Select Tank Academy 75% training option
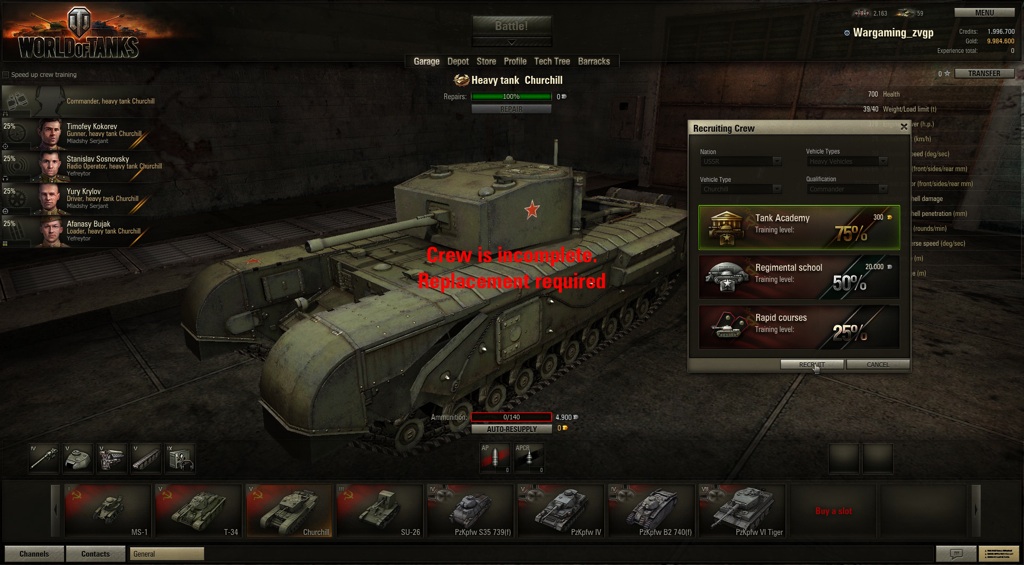Viewport: 1024px width, 565px height. point(798,228)
